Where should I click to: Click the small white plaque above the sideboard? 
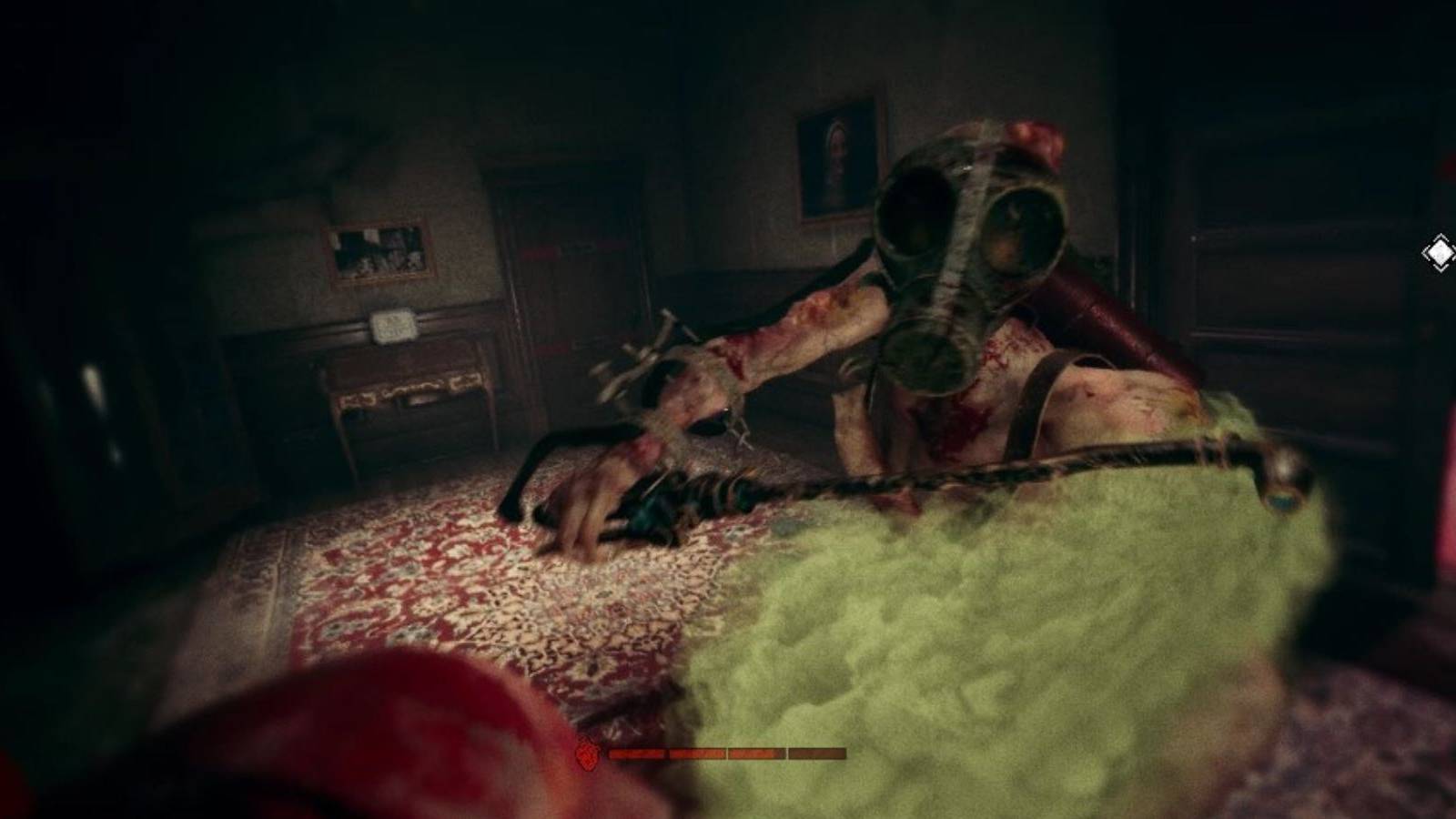tap(391, 325)
